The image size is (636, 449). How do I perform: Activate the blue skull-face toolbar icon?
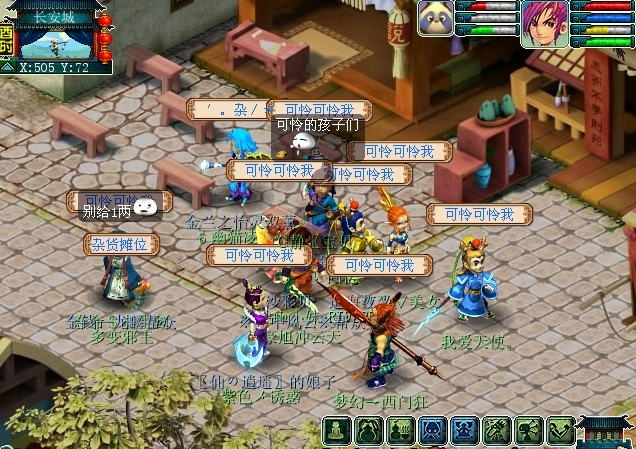432,431
